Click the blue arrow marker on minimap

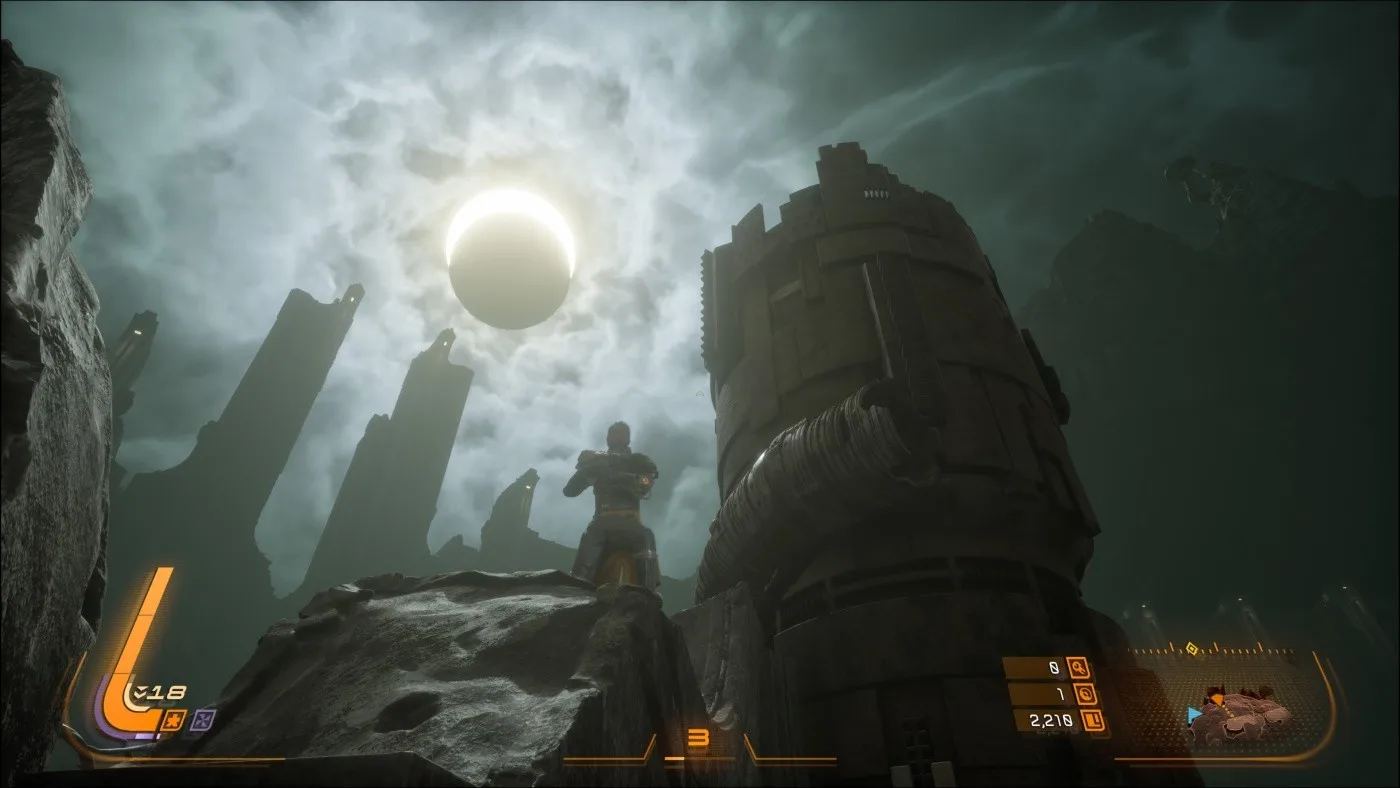point(1193,714)
